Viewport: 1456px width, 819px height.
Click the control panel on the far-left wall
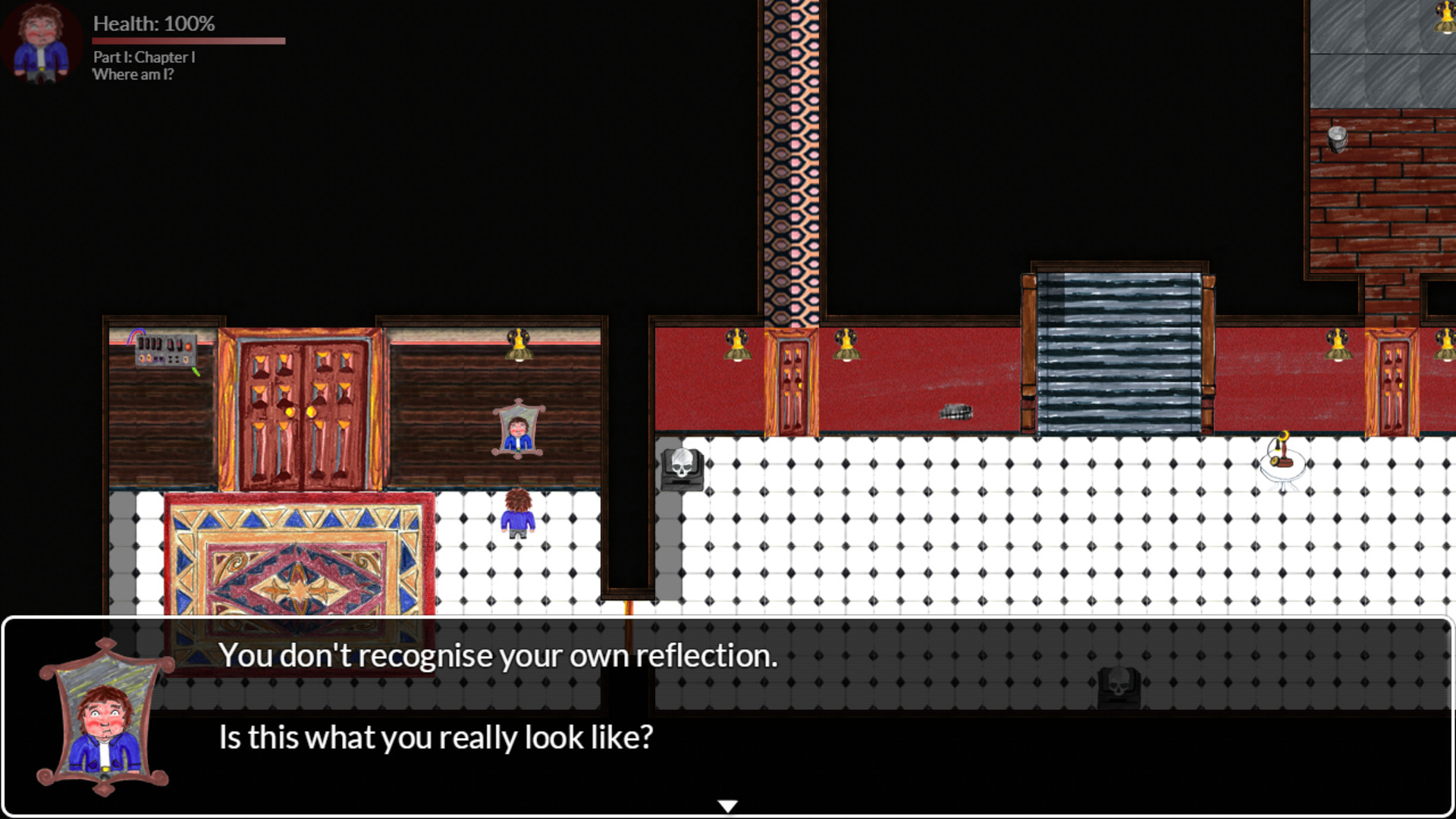click(x=165, y=350)
